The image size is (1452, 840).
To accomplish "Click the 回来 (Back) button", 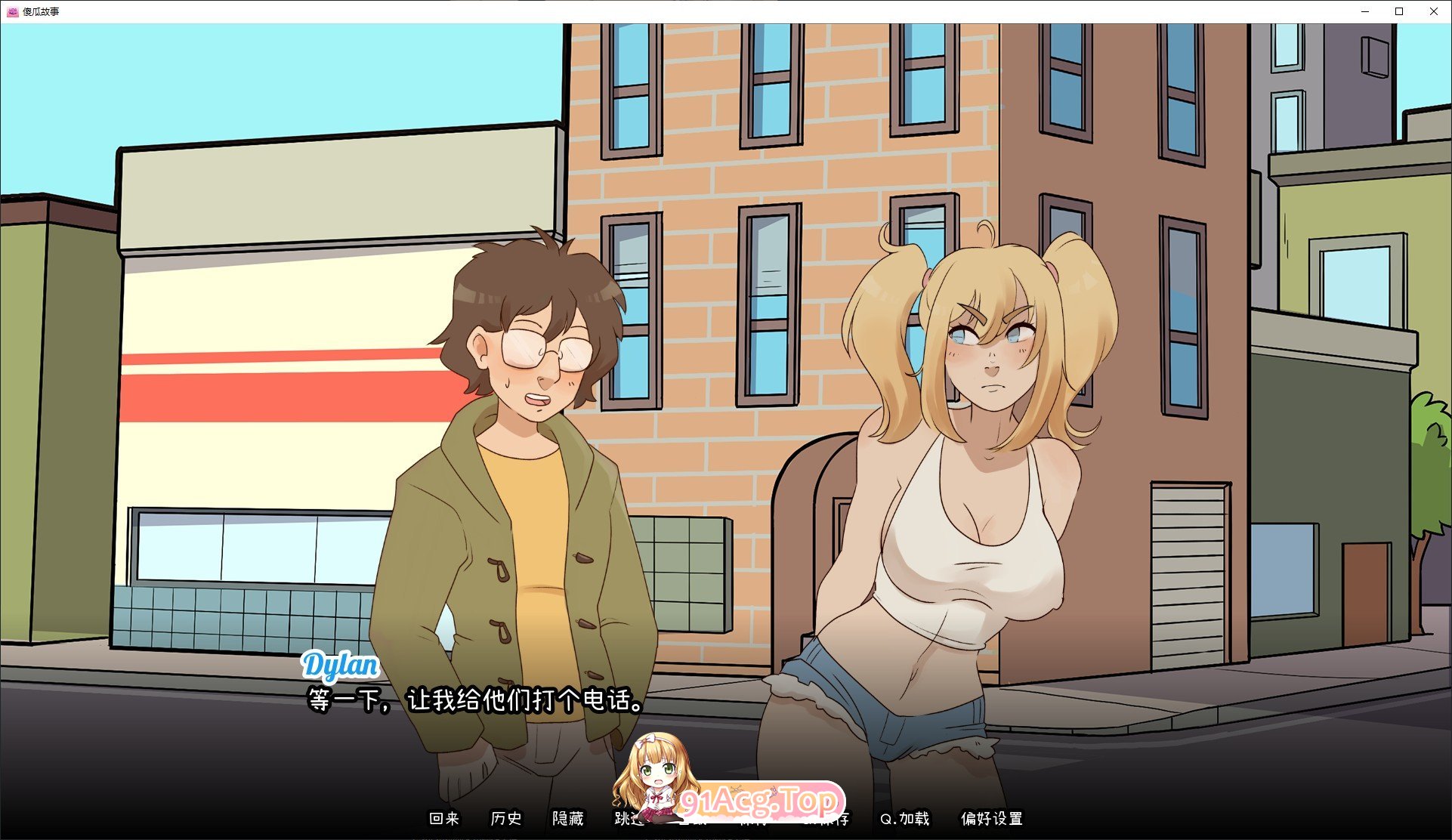I will (x=443, y=819).
